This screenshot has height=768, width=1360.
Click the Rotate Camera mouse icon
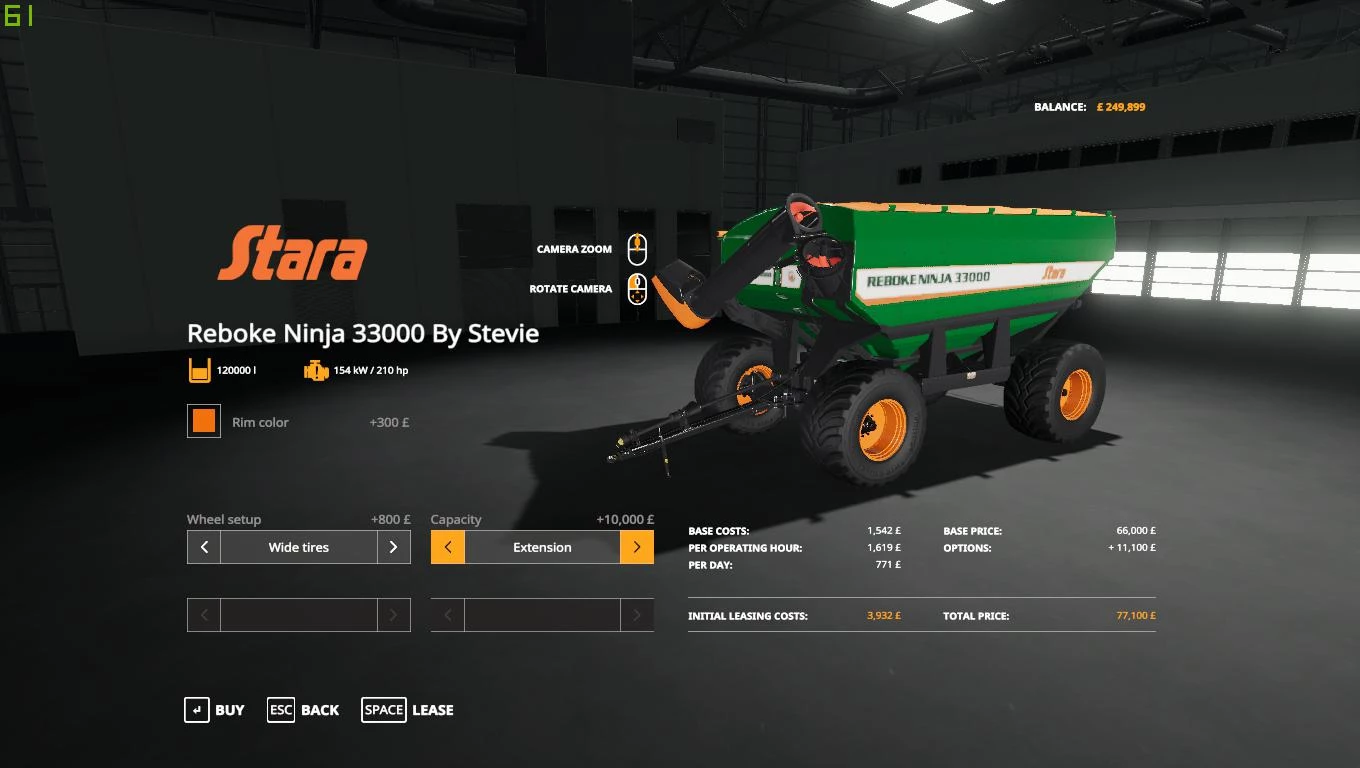tap(637, 288)
